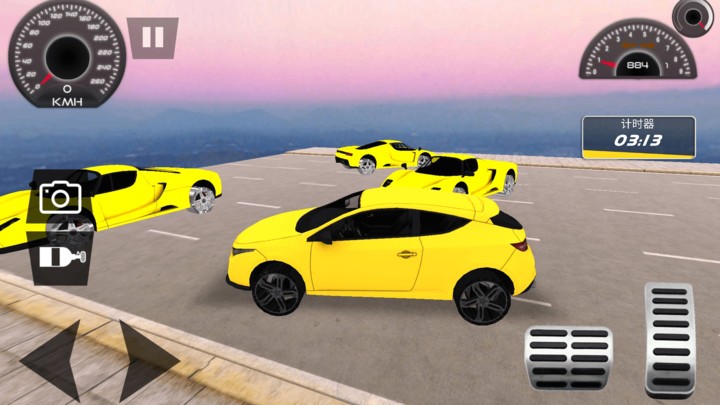Pause the game

[152, 38]
